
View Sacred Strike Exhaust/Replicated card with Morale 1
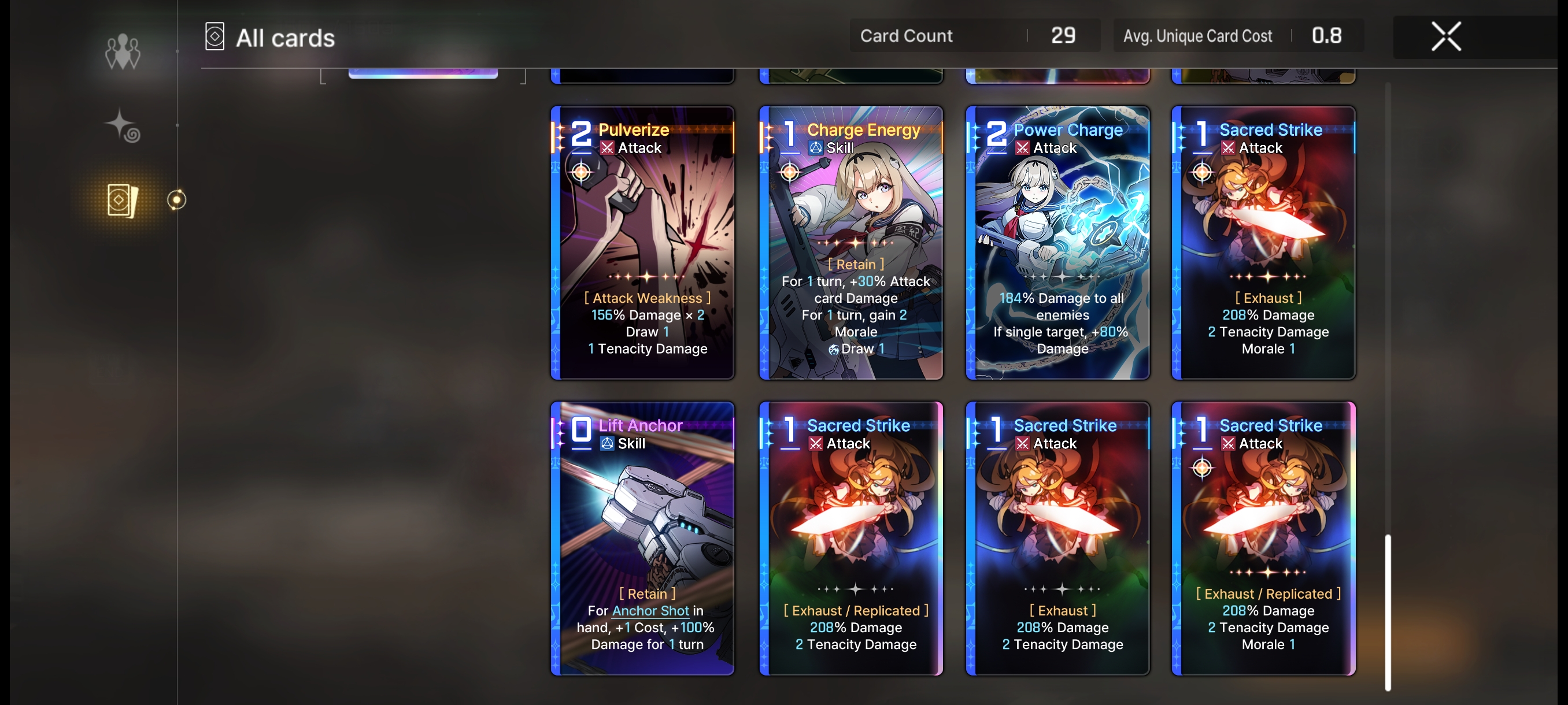click(x=1263, y=538)
